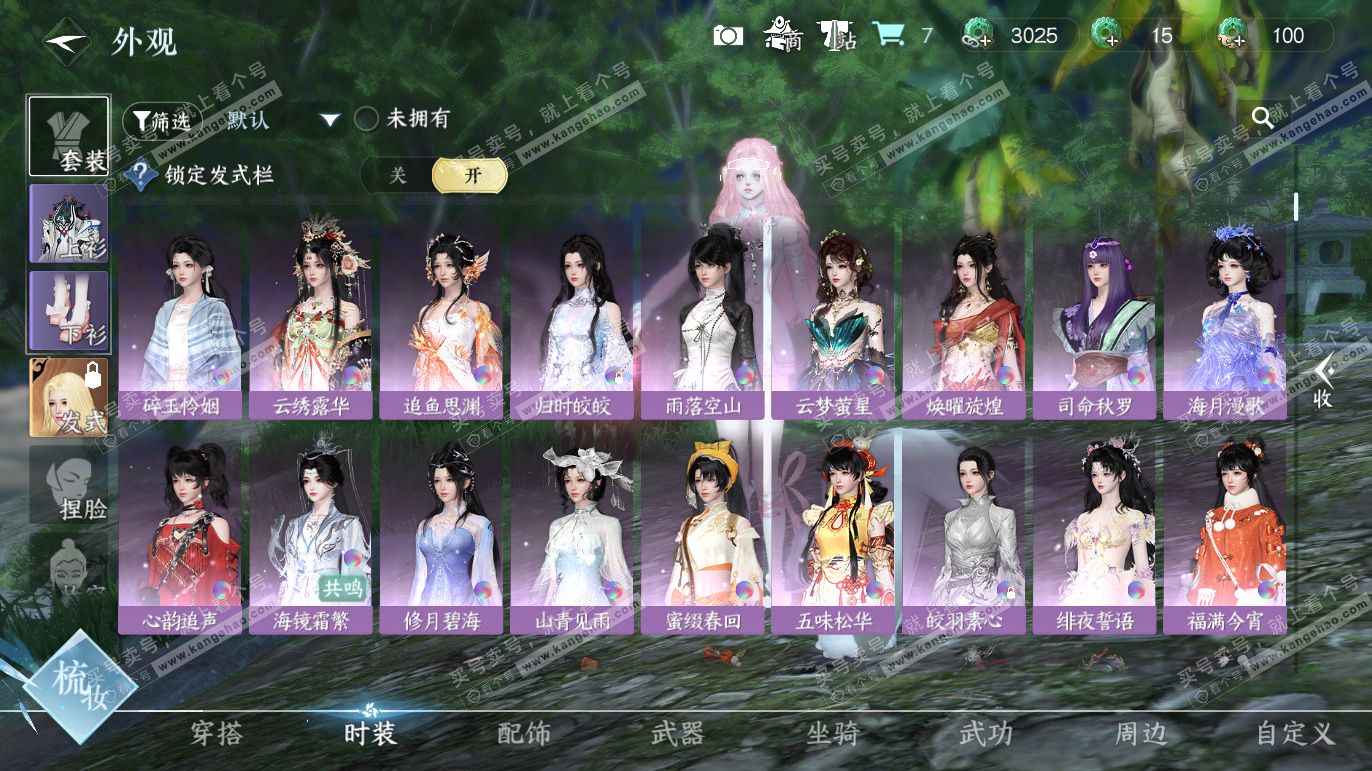Tick the 未拥有 checkbox
This screenshot has width=1372, height=771.
(367, 119)
